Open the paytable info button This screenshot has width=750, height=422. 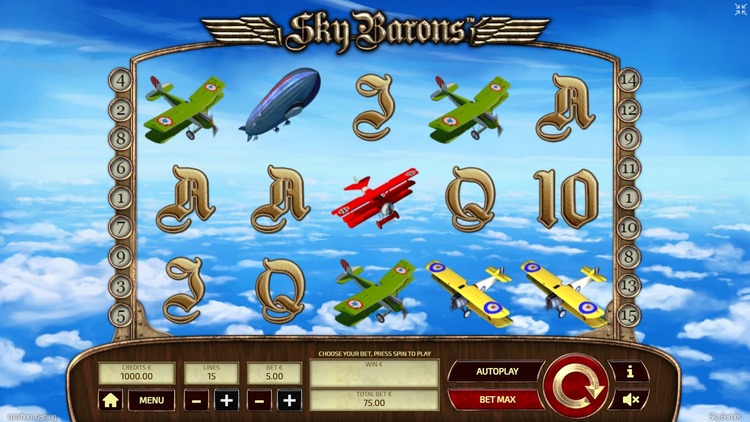pyautogui.click(x=630, y=372)
